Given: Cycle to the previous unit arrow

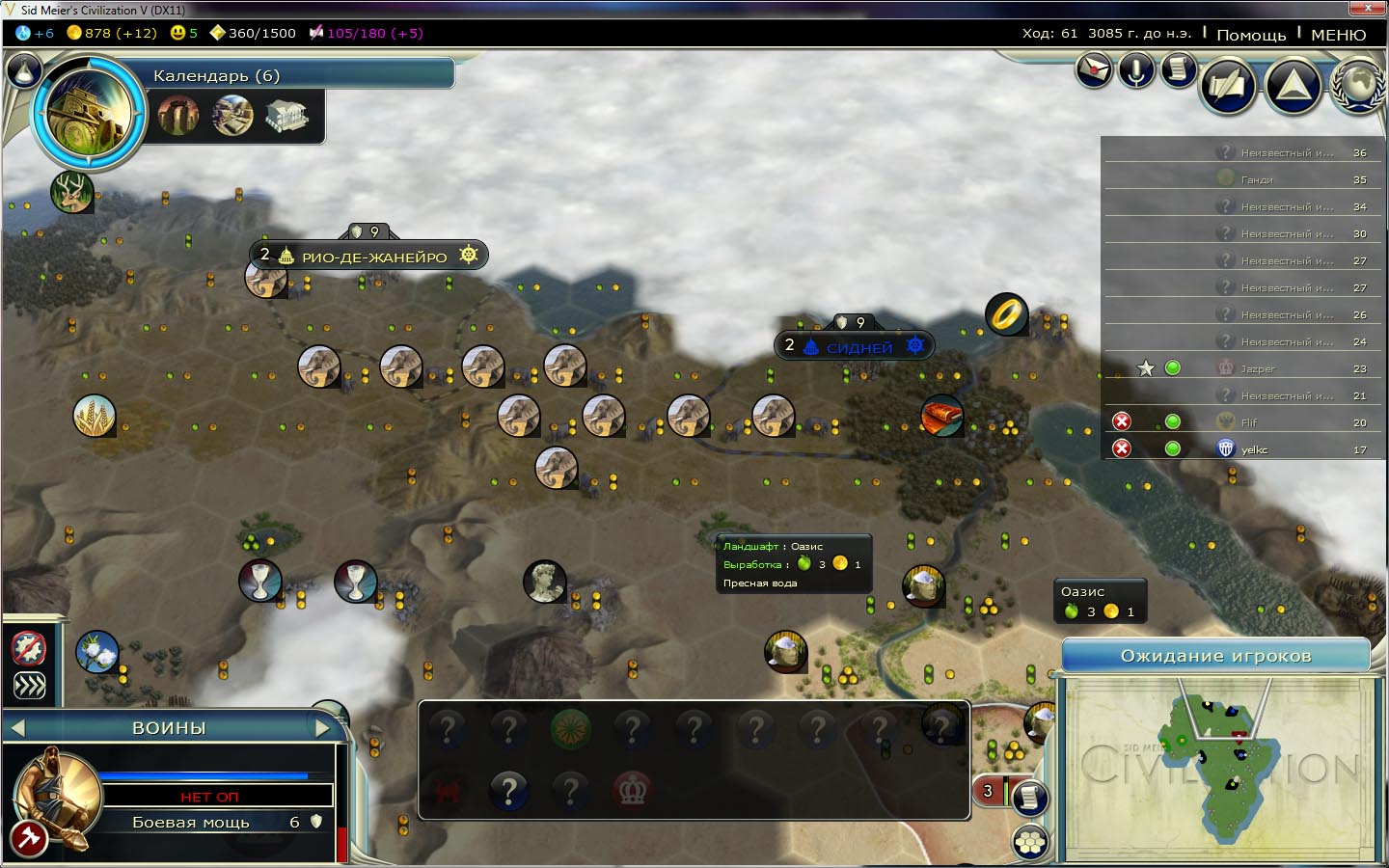Looking at the screenshot, I should click(17, 728).
